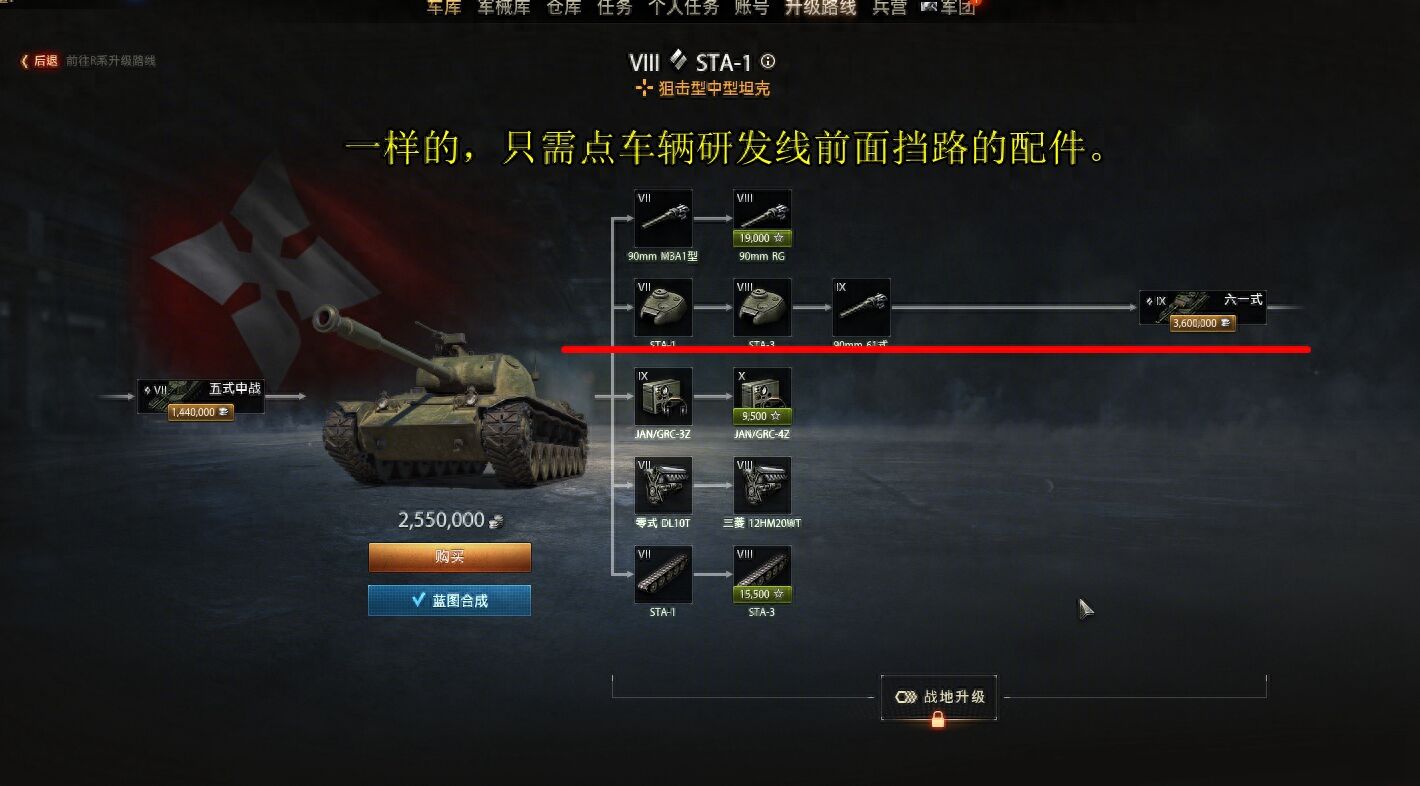Select the STA-1 turret module
This screenshot has height=786, width=1420.
pyautogui.click(x=662, y=307)
